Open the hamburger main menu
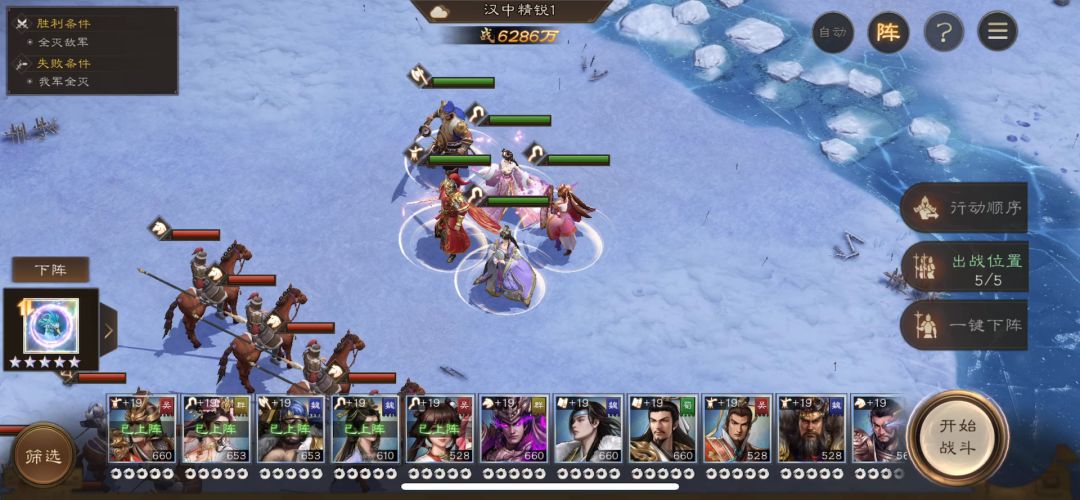Screen dimensions: 1080x500 tap(997, 32)
